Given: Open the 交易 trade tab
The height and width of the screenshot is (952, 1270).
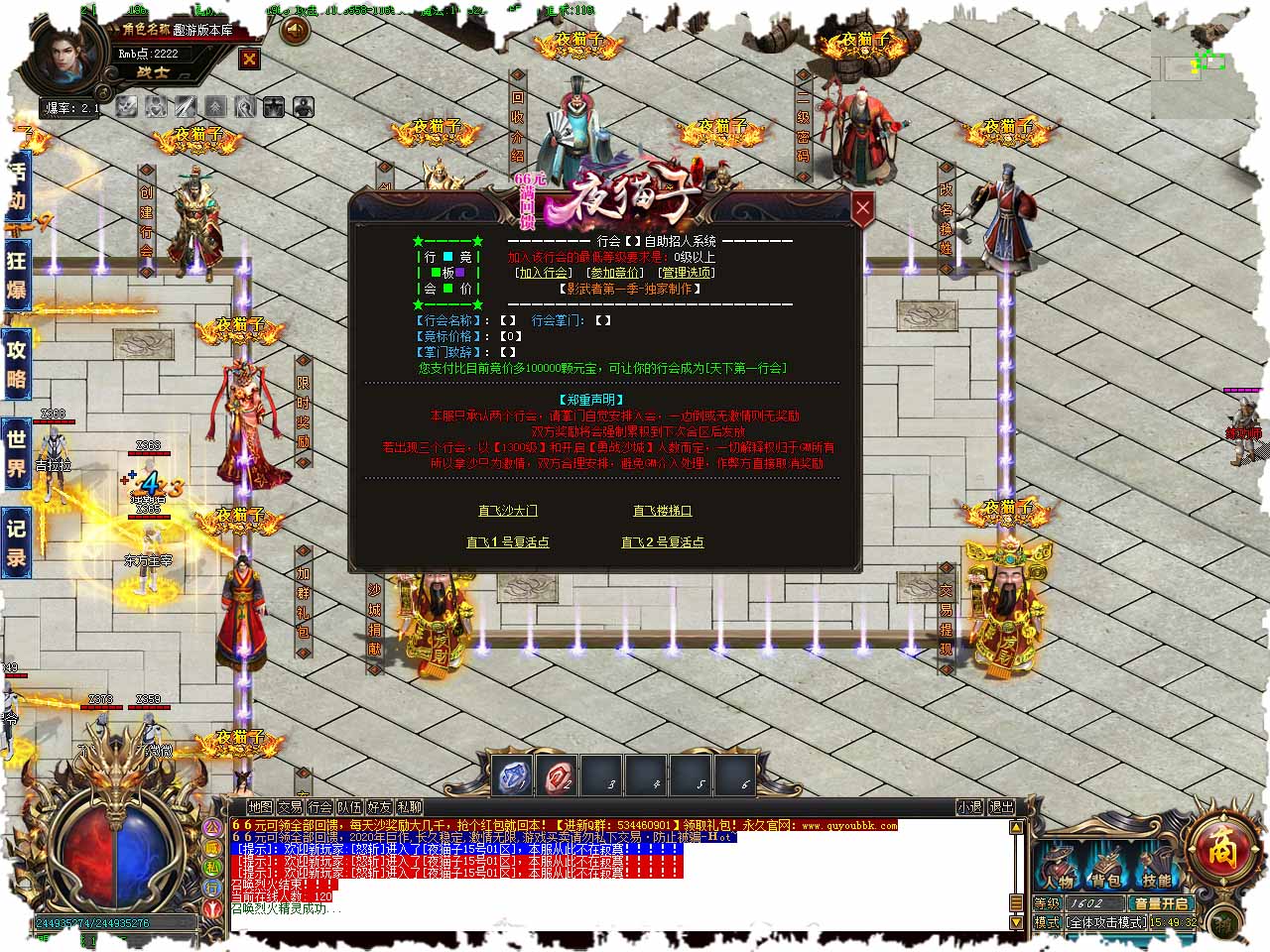Looking at the screenshot, I should pyautogui.click(x=290, y=807).
